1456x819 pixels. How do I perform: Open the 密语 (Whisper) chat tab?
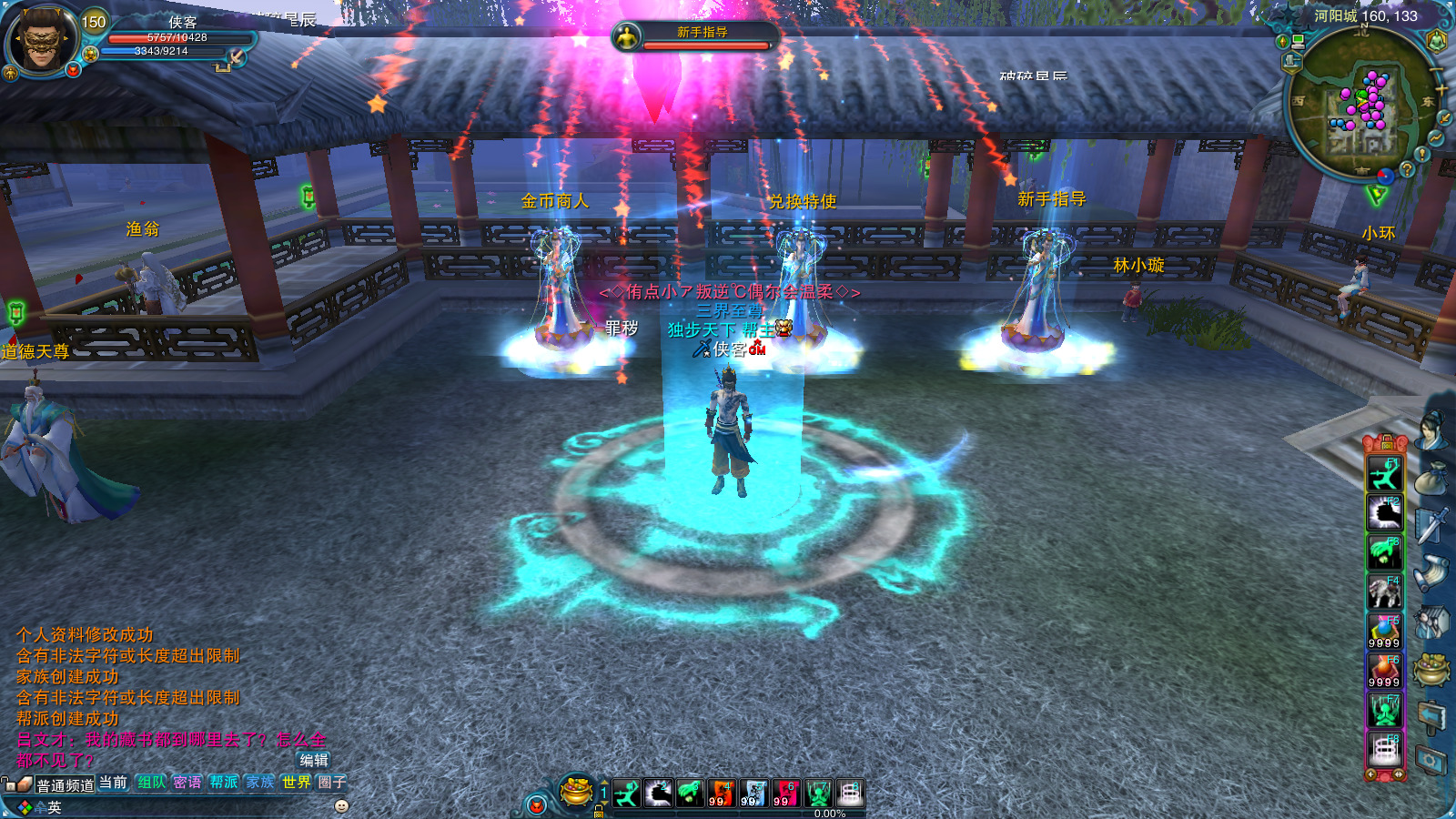187,783
